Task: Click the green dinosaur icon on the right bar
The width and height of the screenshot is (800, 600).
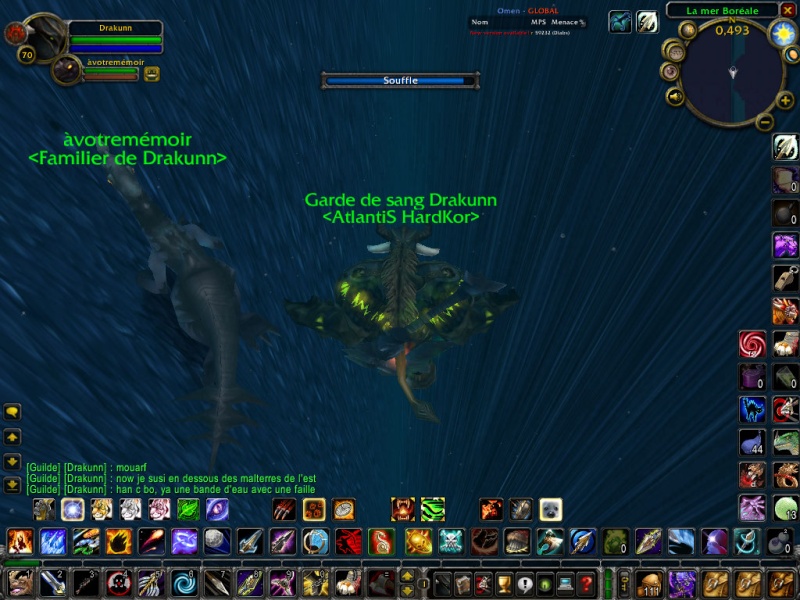Action: [x=785, y=442]
